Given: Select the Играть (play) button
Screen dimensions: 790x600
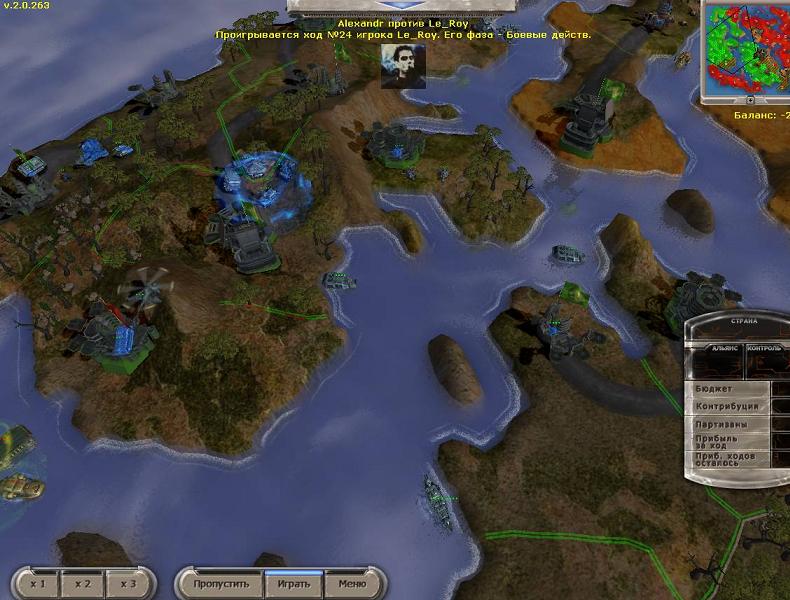Looking at the screenshot, I should 293,583.
